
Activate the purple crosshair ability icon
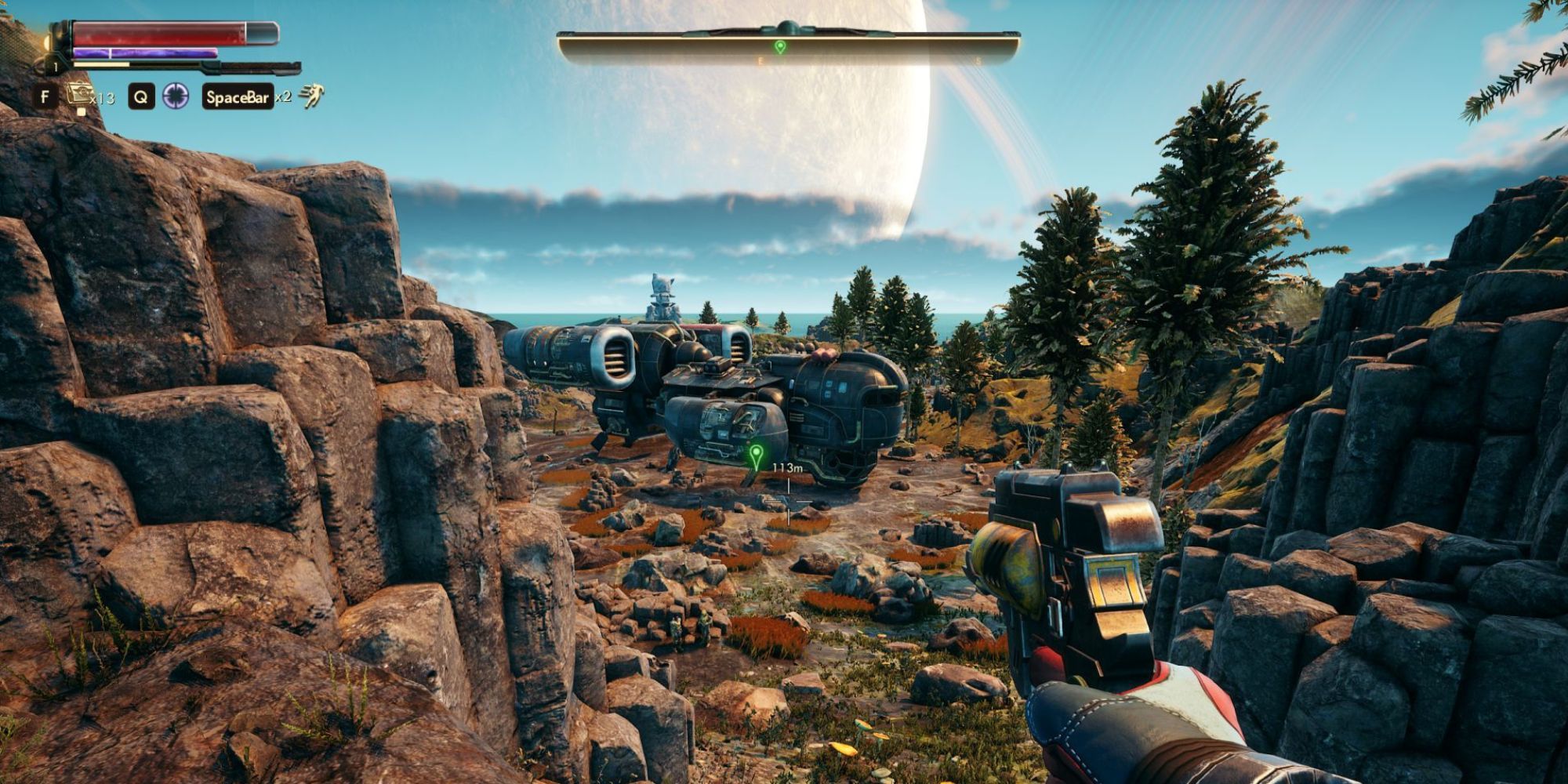[176, 96]
